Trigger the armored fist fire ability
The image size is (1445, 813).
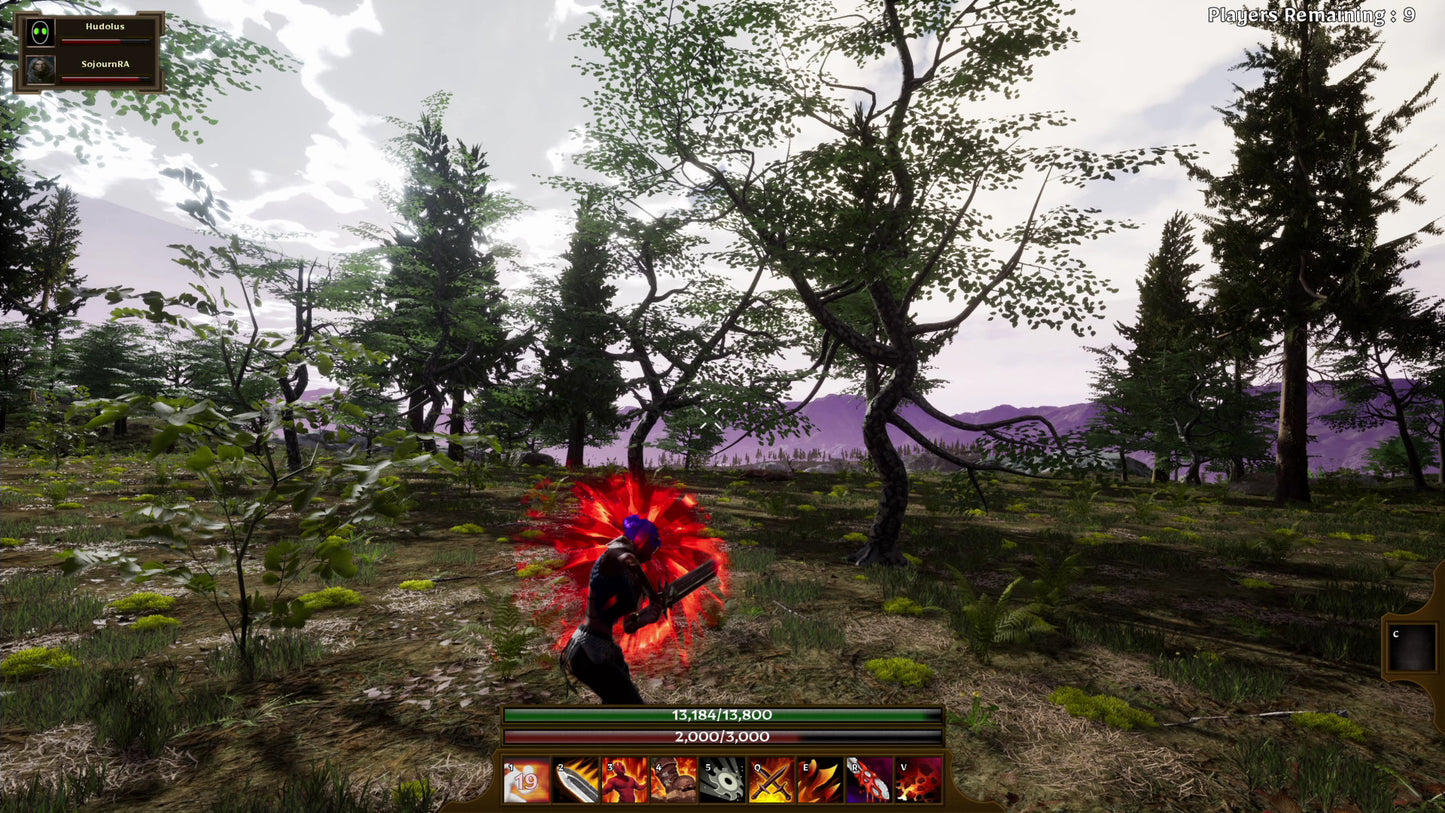pos(674,780)
